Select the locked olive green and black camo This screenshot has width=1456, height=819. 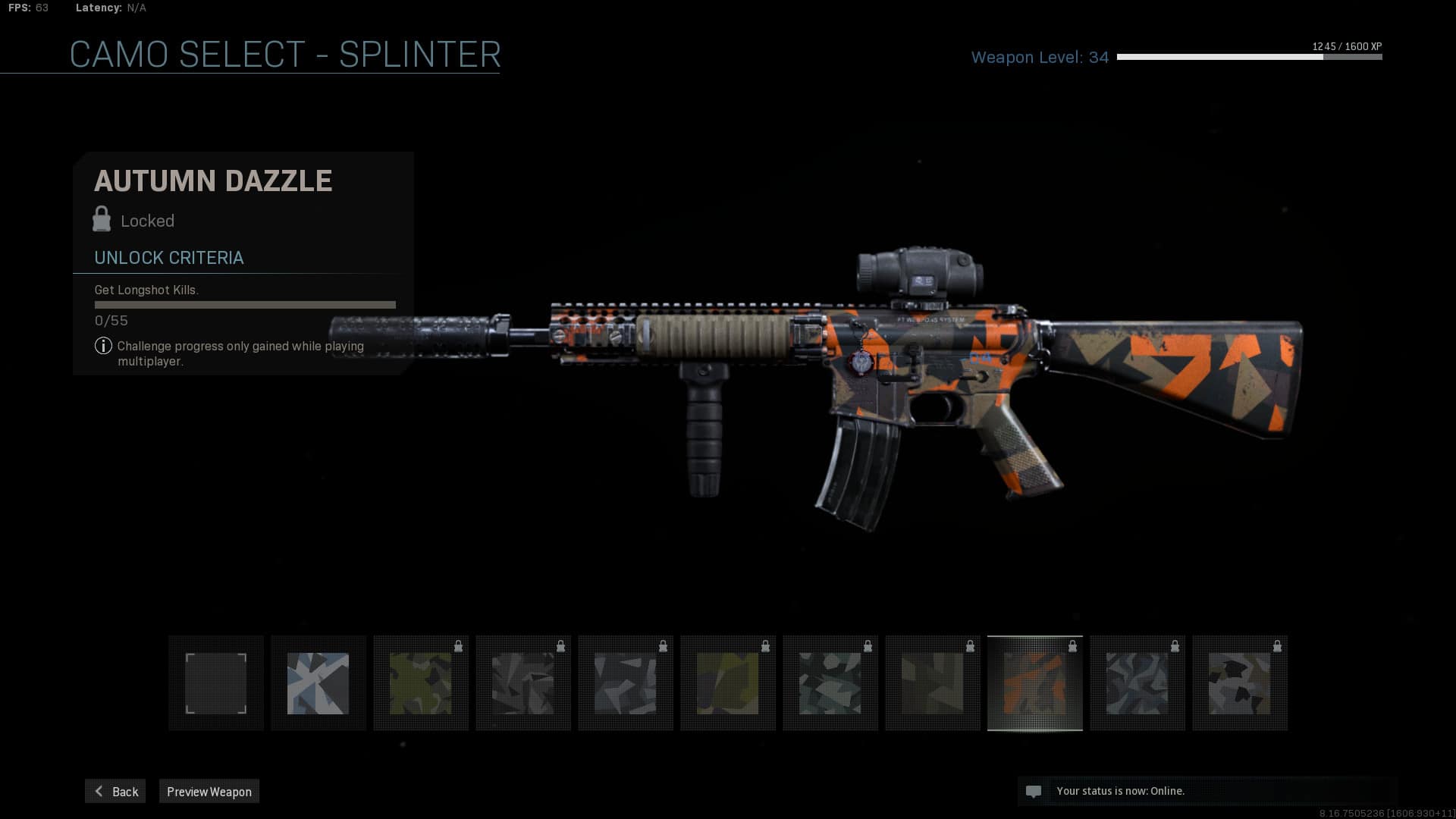(421, 683)
